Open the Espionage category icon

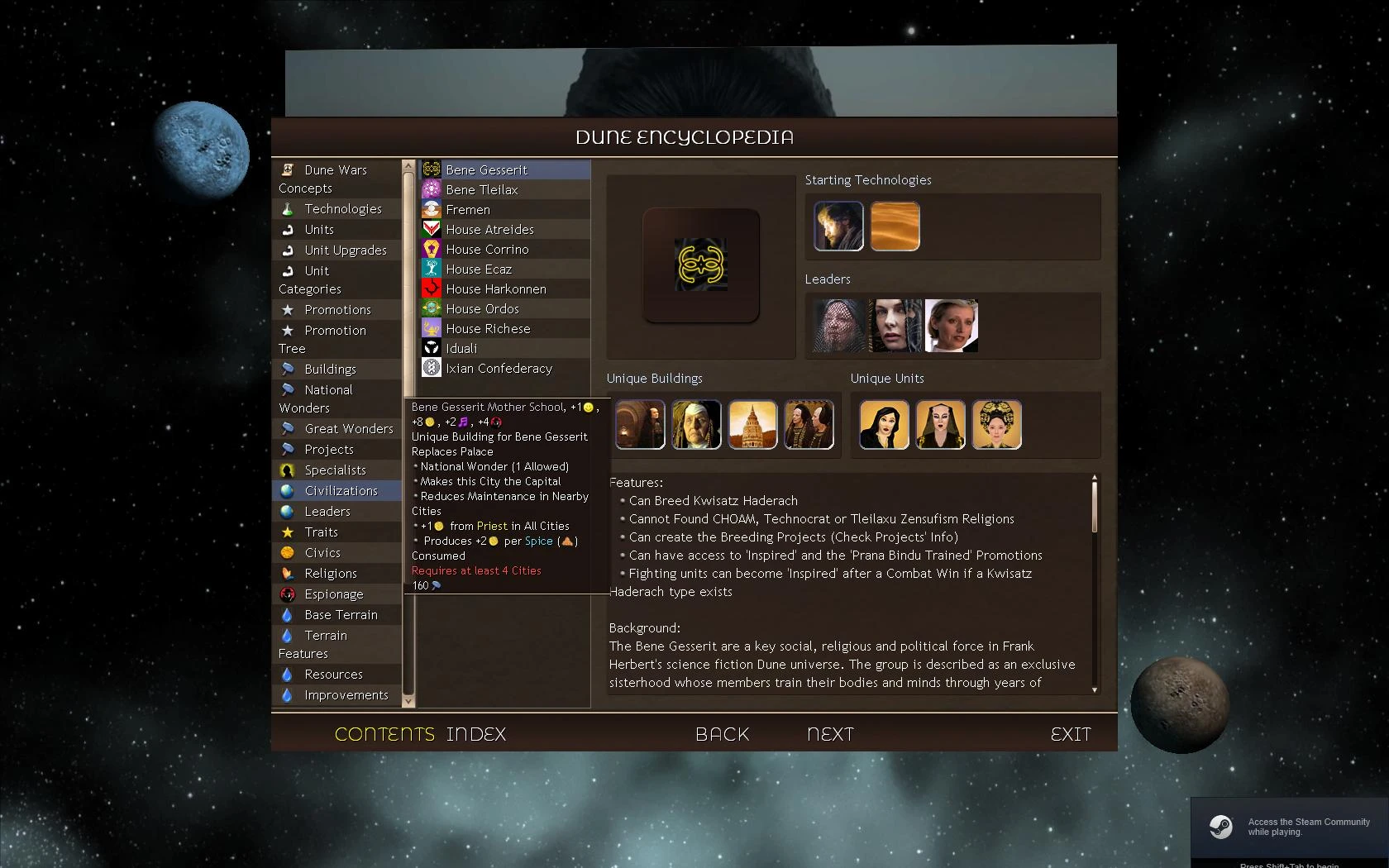click(288, 594)
